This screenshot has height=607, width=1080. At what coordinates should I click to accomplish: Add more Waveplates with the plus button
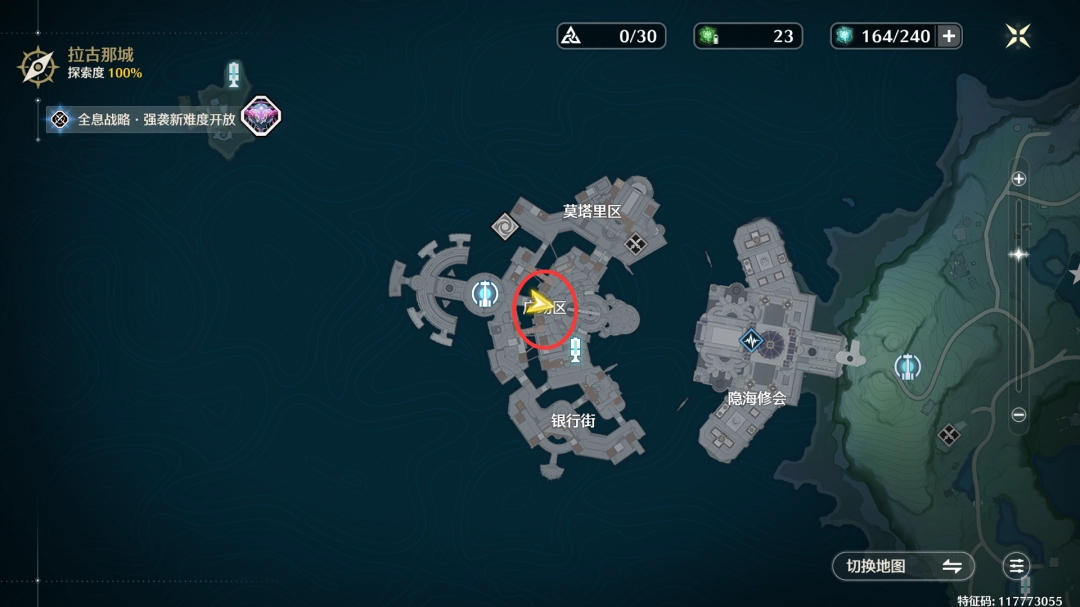949,36
